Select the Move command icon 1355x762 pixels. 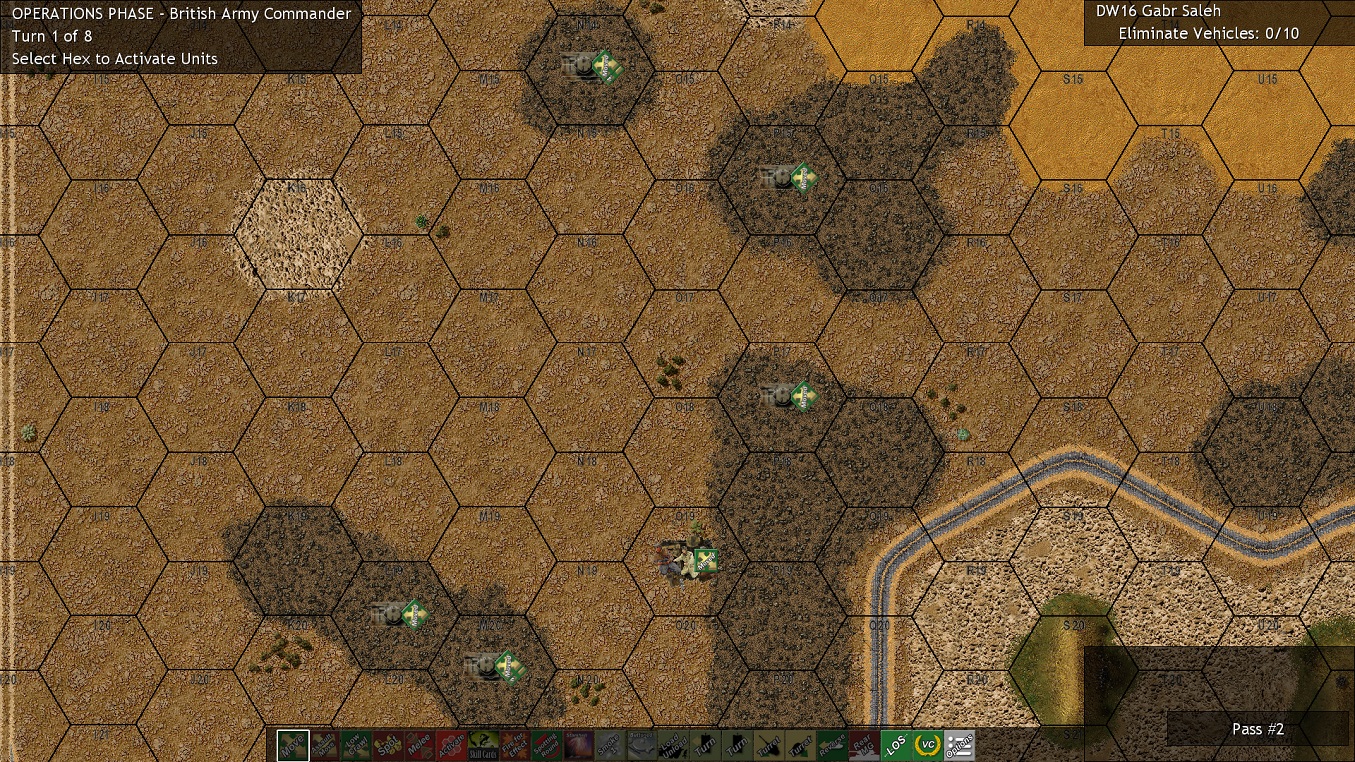coord(292,744)
